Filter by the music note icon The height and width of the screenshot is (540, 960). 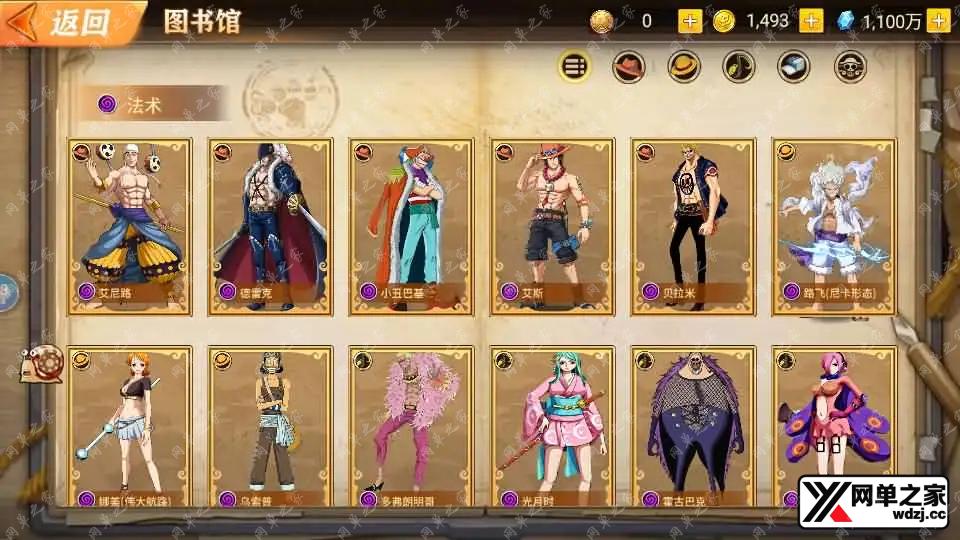739,67
